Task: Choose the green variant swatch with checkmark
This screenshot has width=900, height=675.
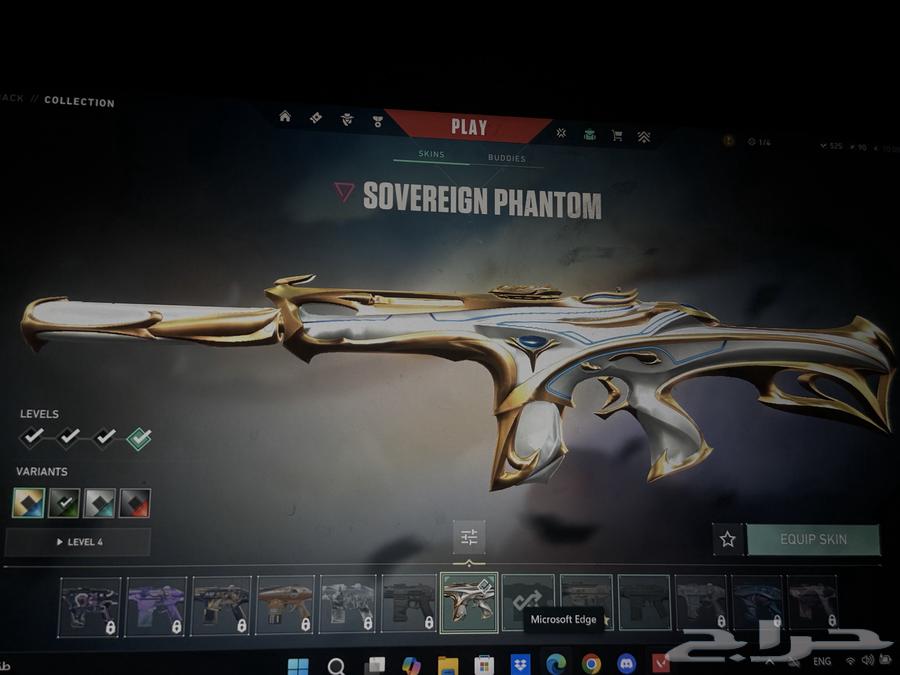Action: pos(64,502)
